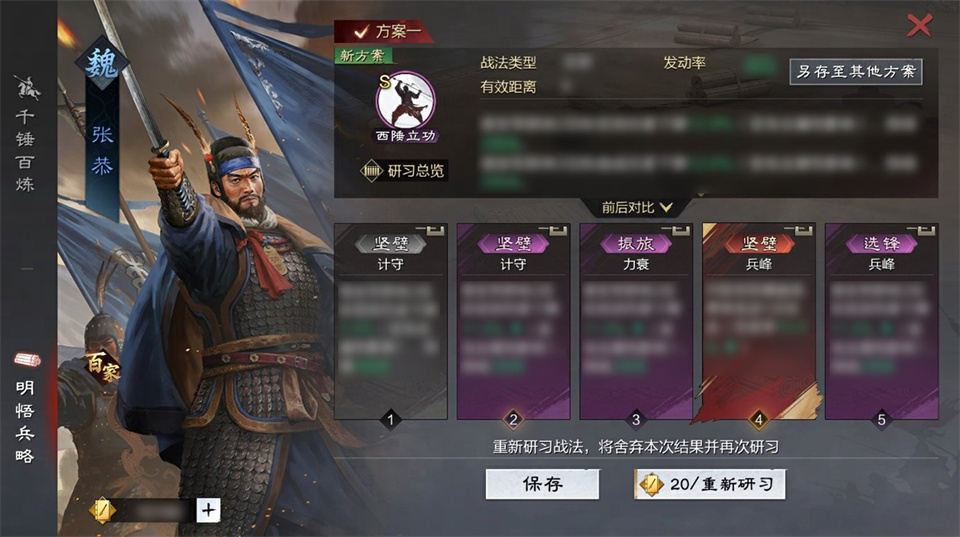Click the 保存 save button
The width and height of the screenshot is (960, 537).
click(542, 484)
